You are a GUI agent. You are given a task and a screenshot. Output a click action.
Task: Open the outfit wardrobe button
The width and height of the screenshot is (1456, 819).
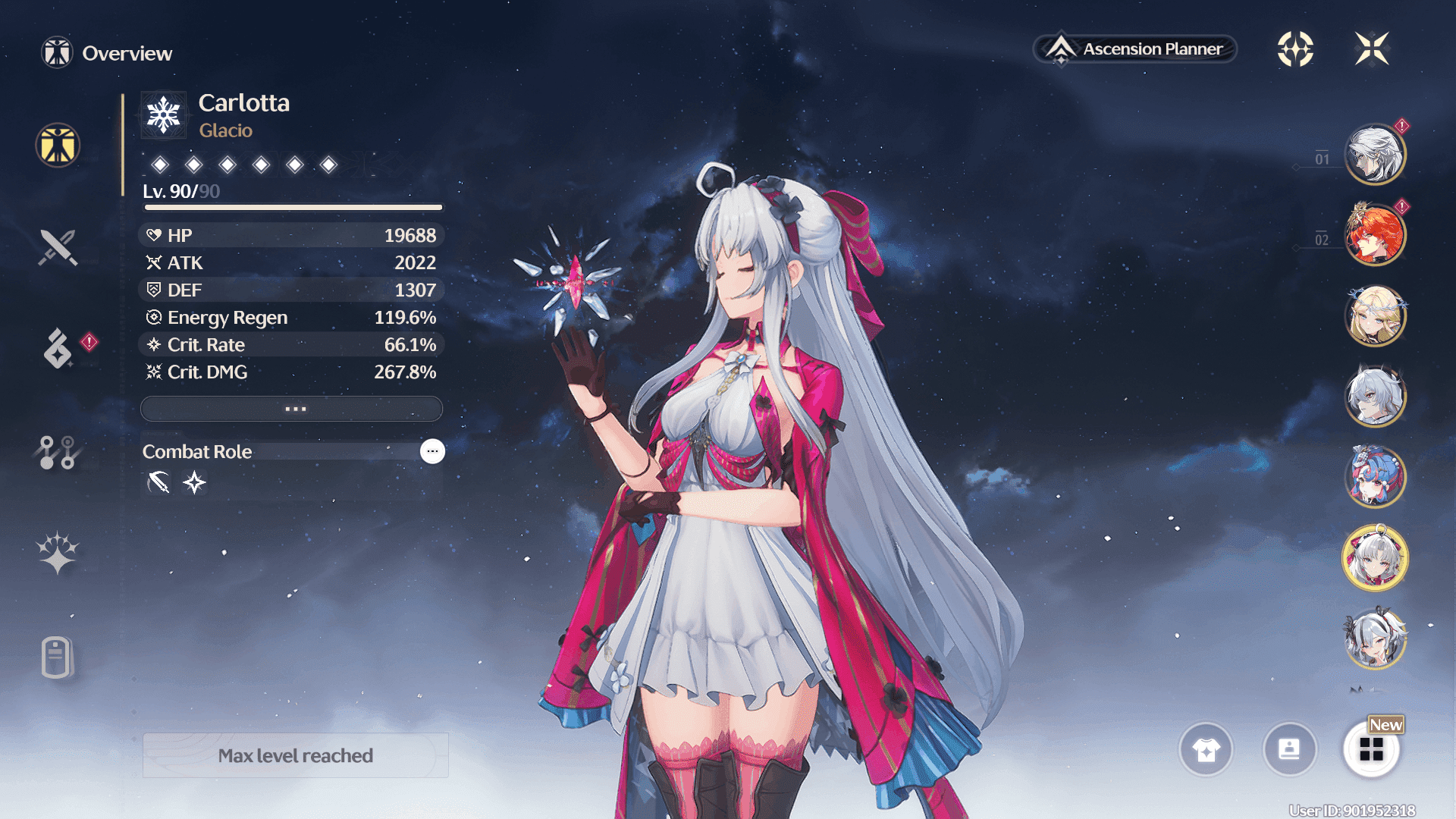click(x=1206, y=750)
